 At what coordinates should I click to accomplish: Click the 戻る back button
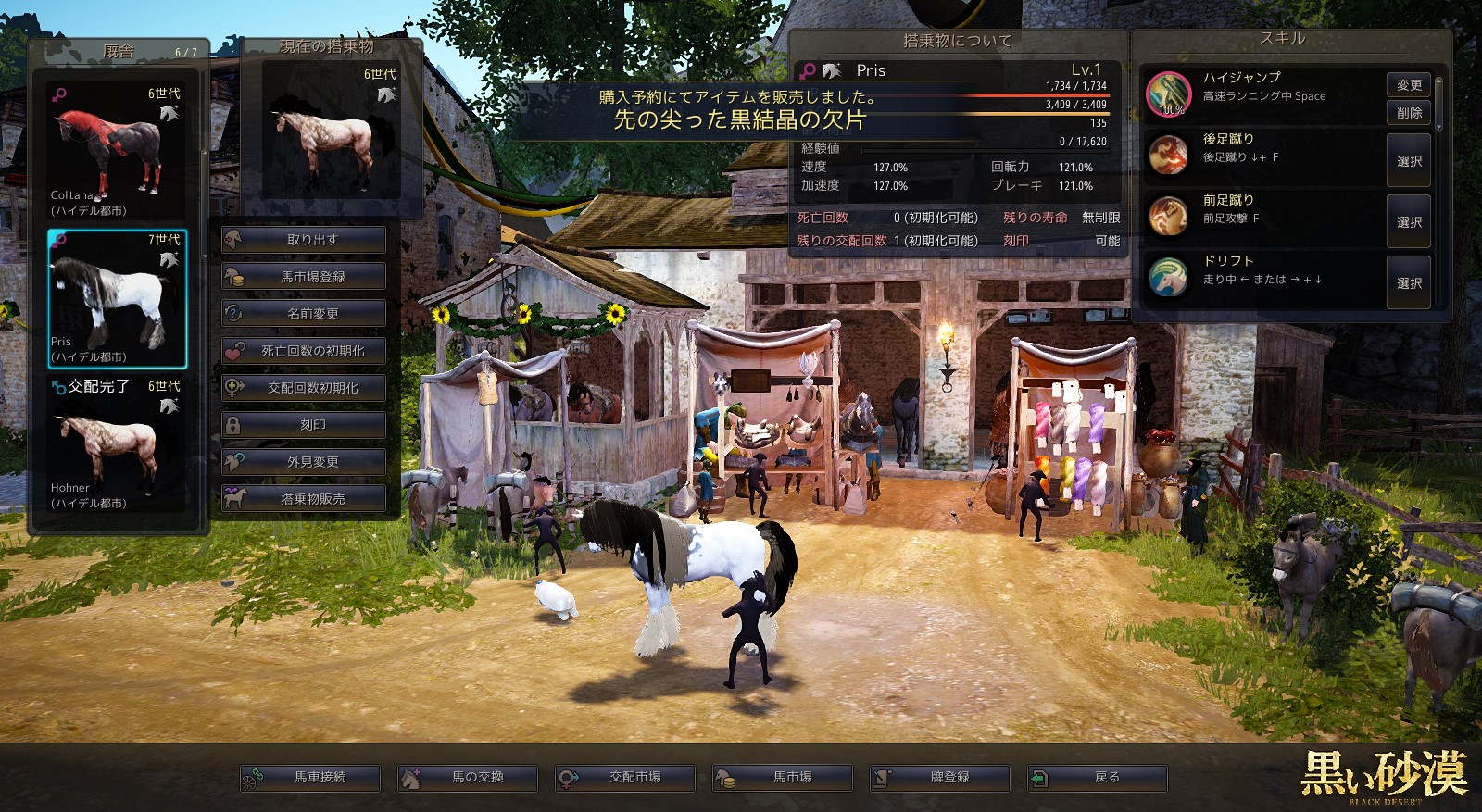pyautogui.click(x=1098, y=778)
